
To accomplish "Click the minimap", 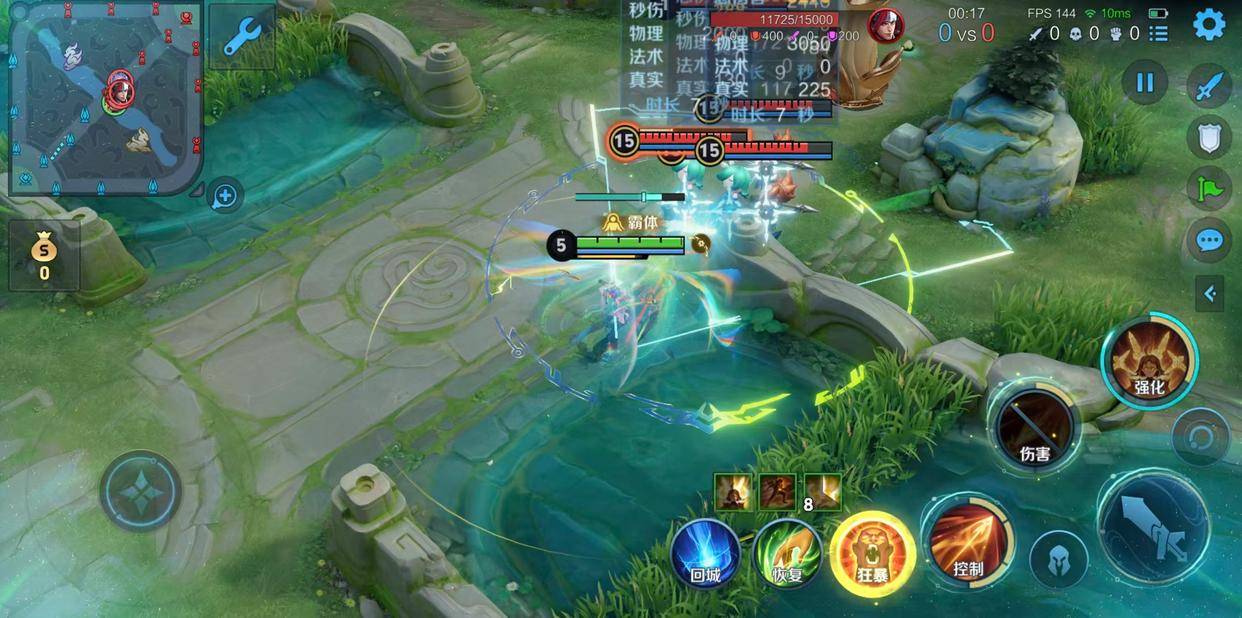I will coord(103,97).
